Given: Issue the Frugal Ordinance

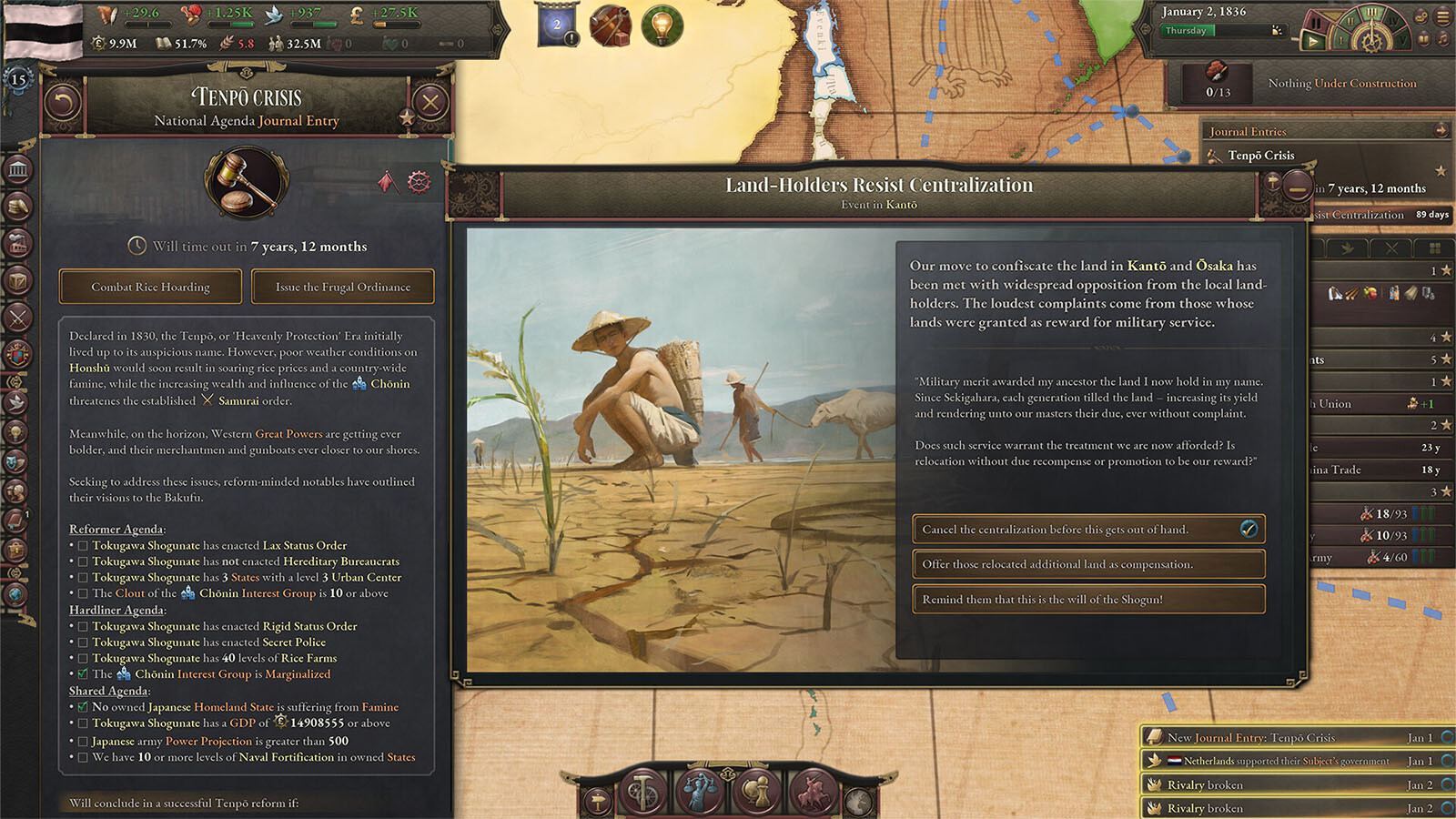Looking at the screenshot, I should click(343, 287).
